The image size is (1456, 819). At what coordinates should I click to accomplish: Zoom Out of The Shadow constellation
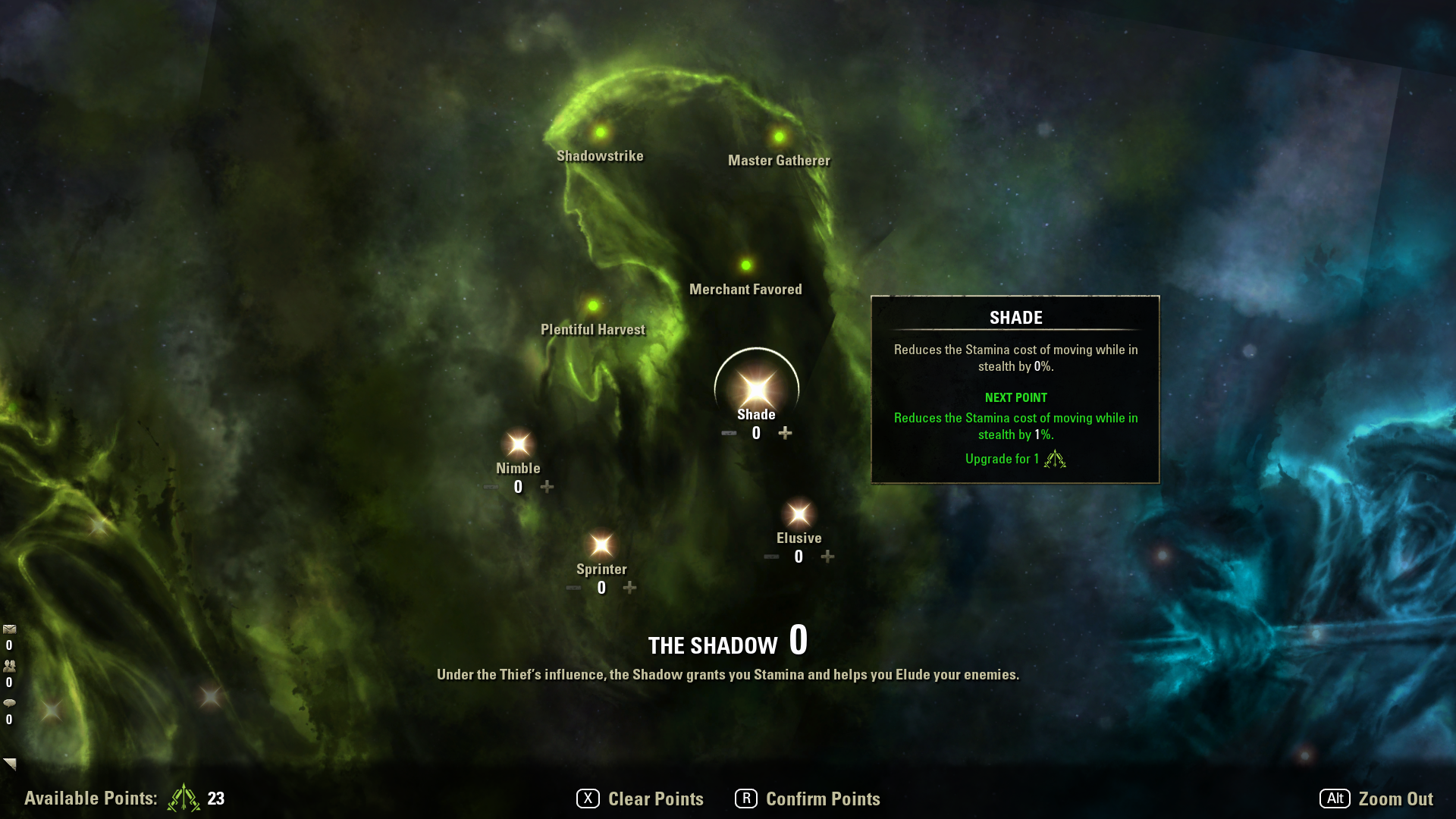pos(1376,799)
